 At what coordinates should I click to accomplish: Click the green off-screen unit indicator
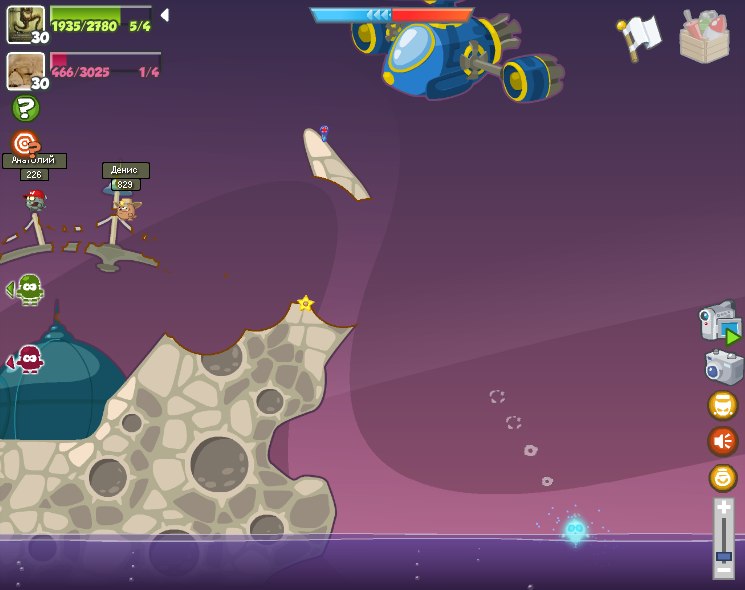pos(28,289)
